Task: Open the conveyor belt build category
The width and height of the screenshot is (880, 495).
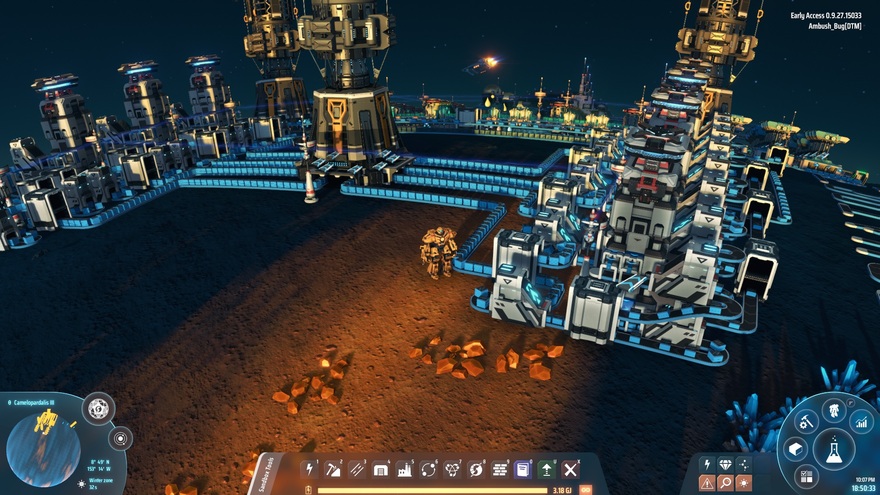Action: (x=357, y=469)
